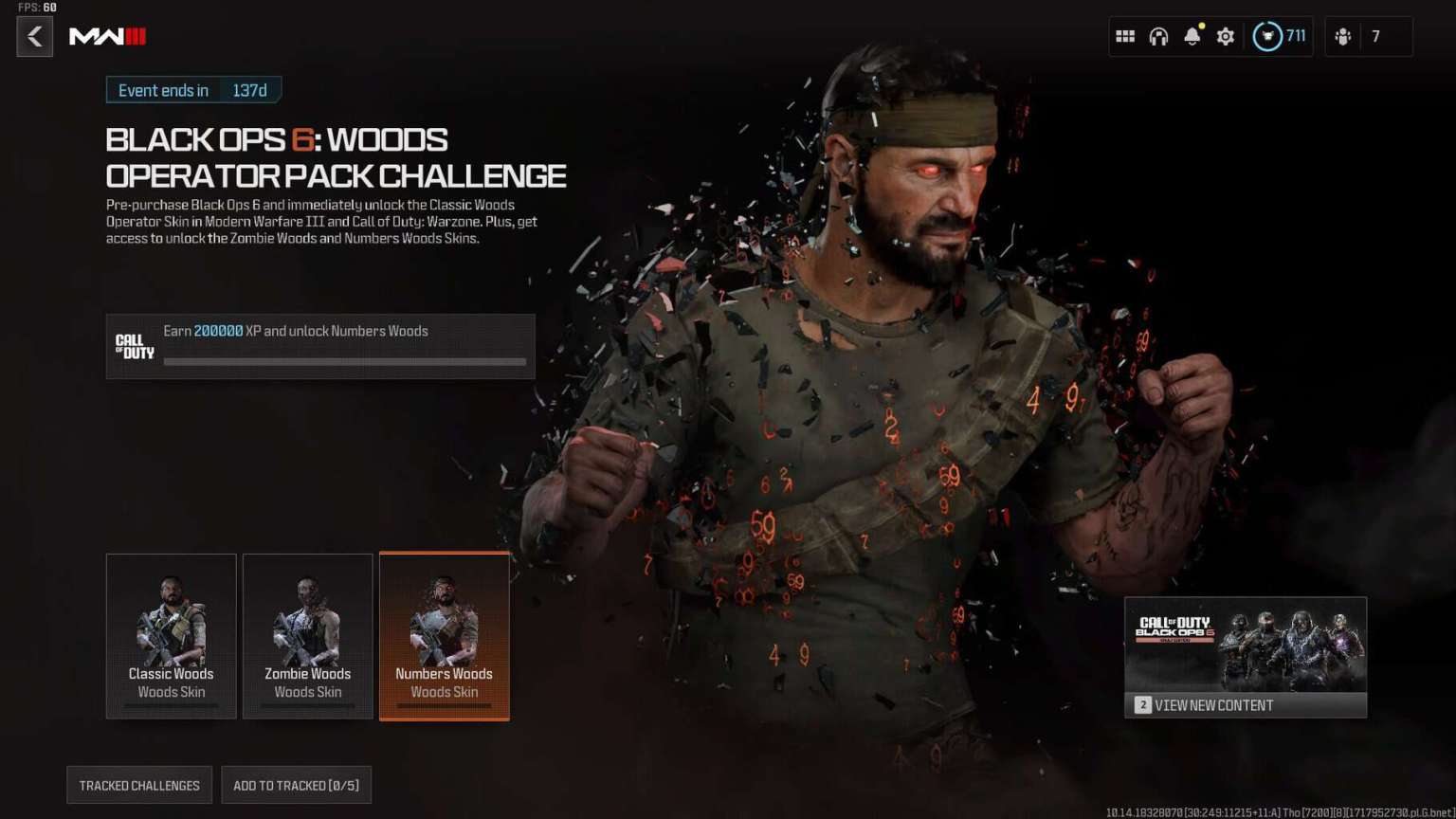Screen dimensions: 1456x819
Task: Add challenge to tracked list
Action: pyautogui.click(x=297, y=785)
